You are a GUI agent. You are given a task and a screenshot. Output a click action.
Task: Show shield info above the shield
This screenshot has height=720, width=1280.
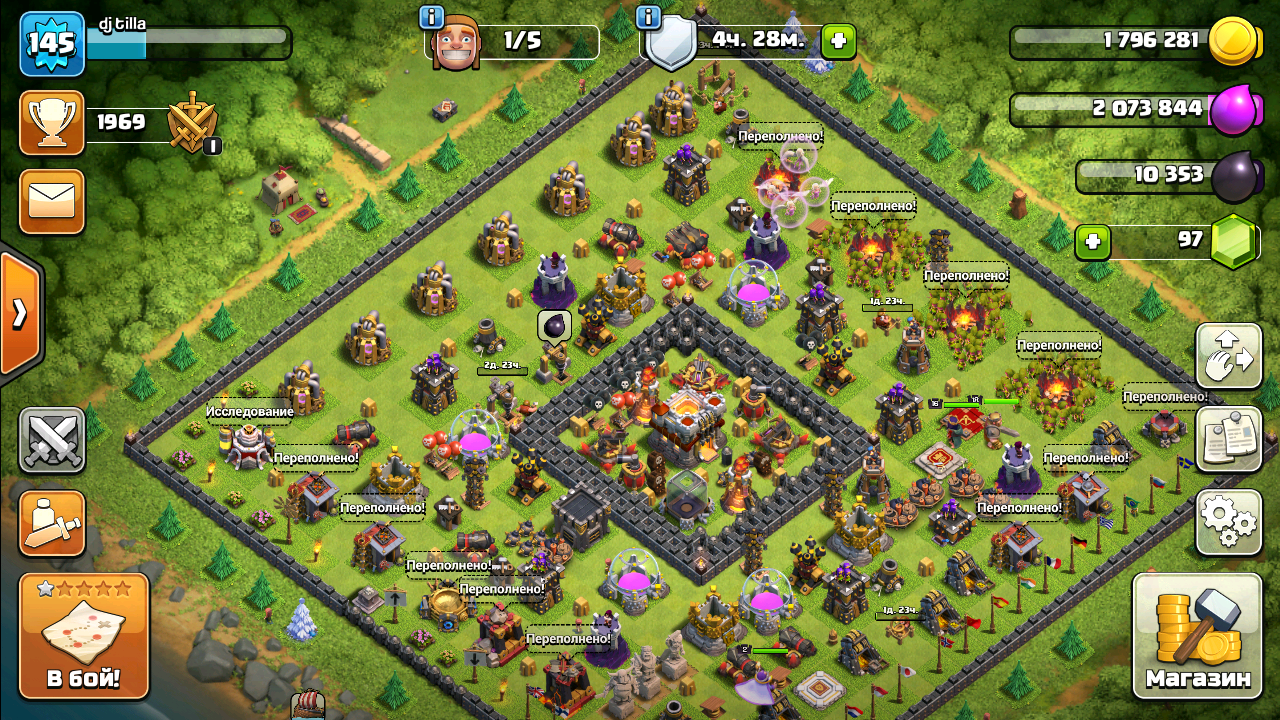(648, 17)
